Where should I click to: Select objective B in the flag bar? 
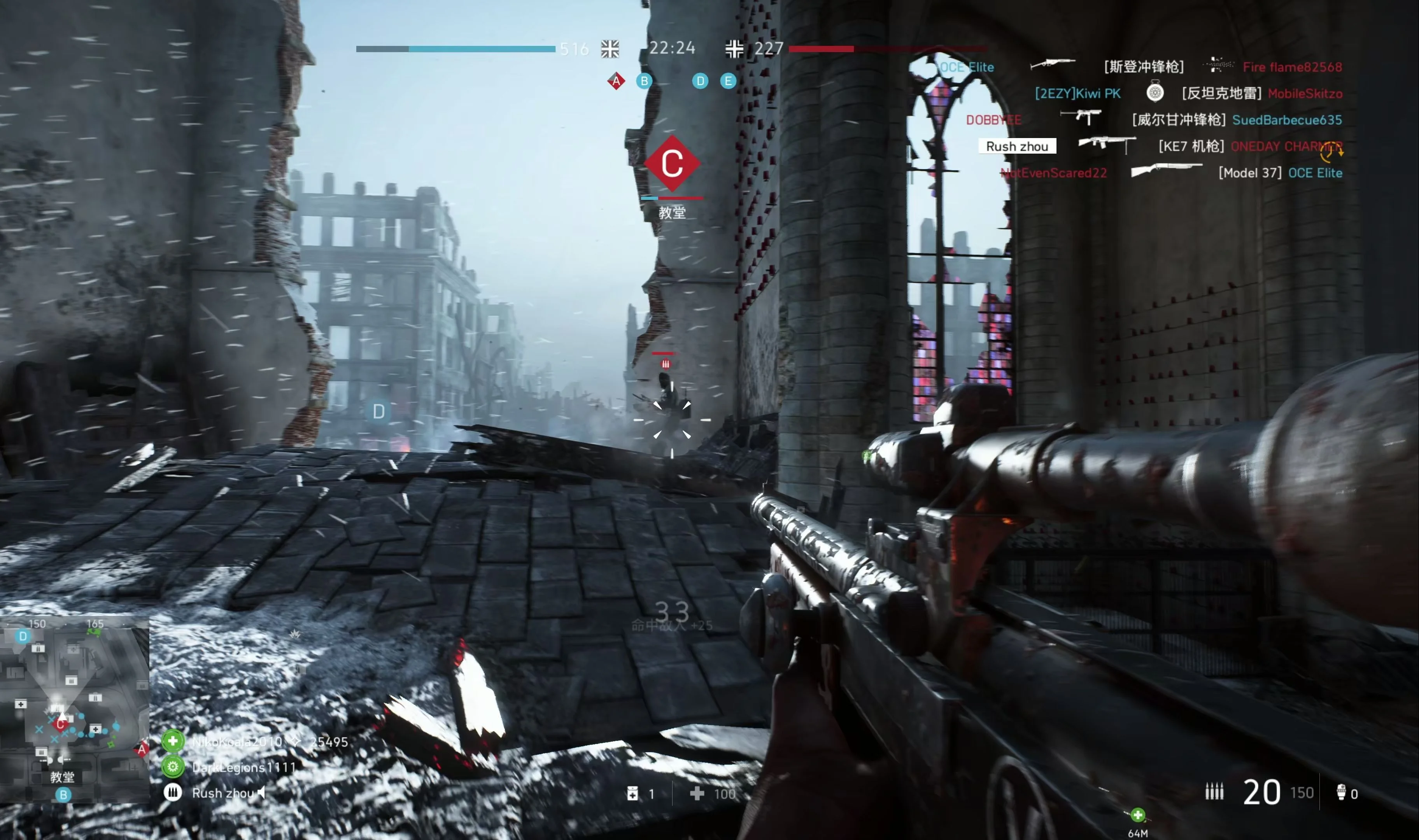(643, 81)
